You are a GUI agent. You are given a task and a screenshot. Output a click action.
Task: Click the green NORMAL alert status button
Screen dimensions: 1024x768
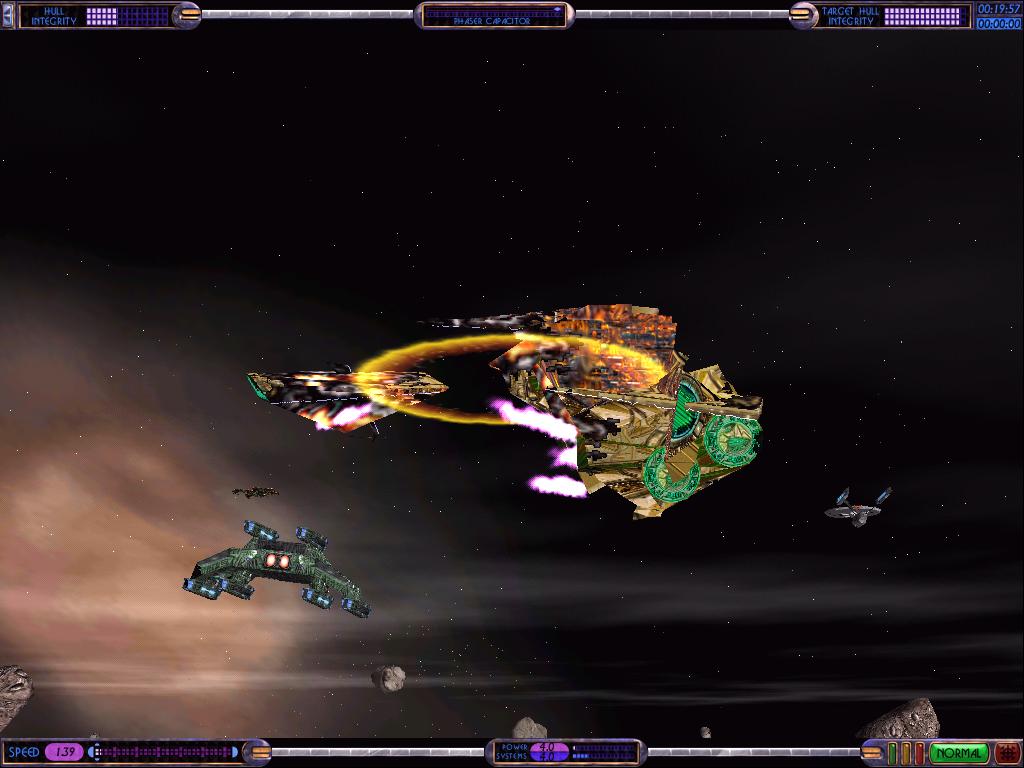[x=959, y=753]
